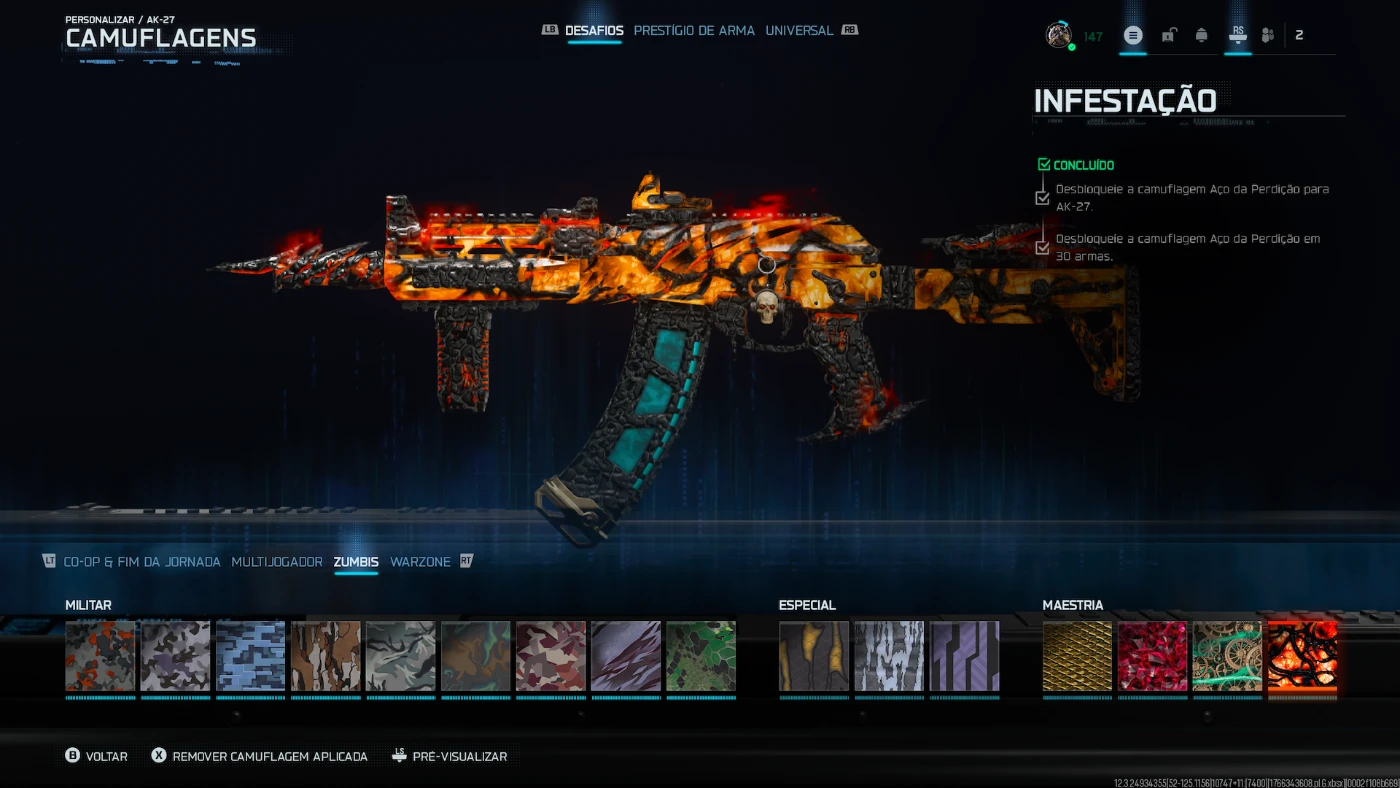Open the Prestígio de Arma tab

tap(694, 31)
